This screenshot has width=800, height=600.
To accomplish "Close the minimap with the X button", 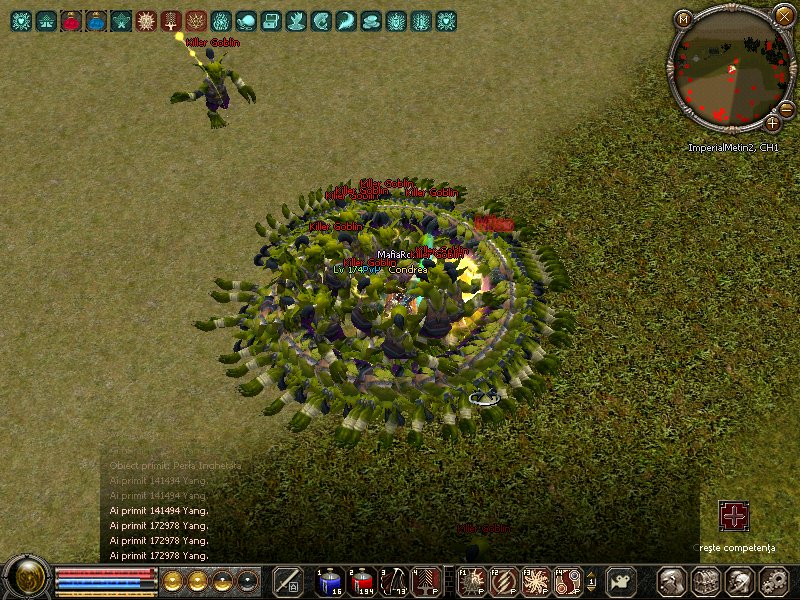I will pos(783,15).
